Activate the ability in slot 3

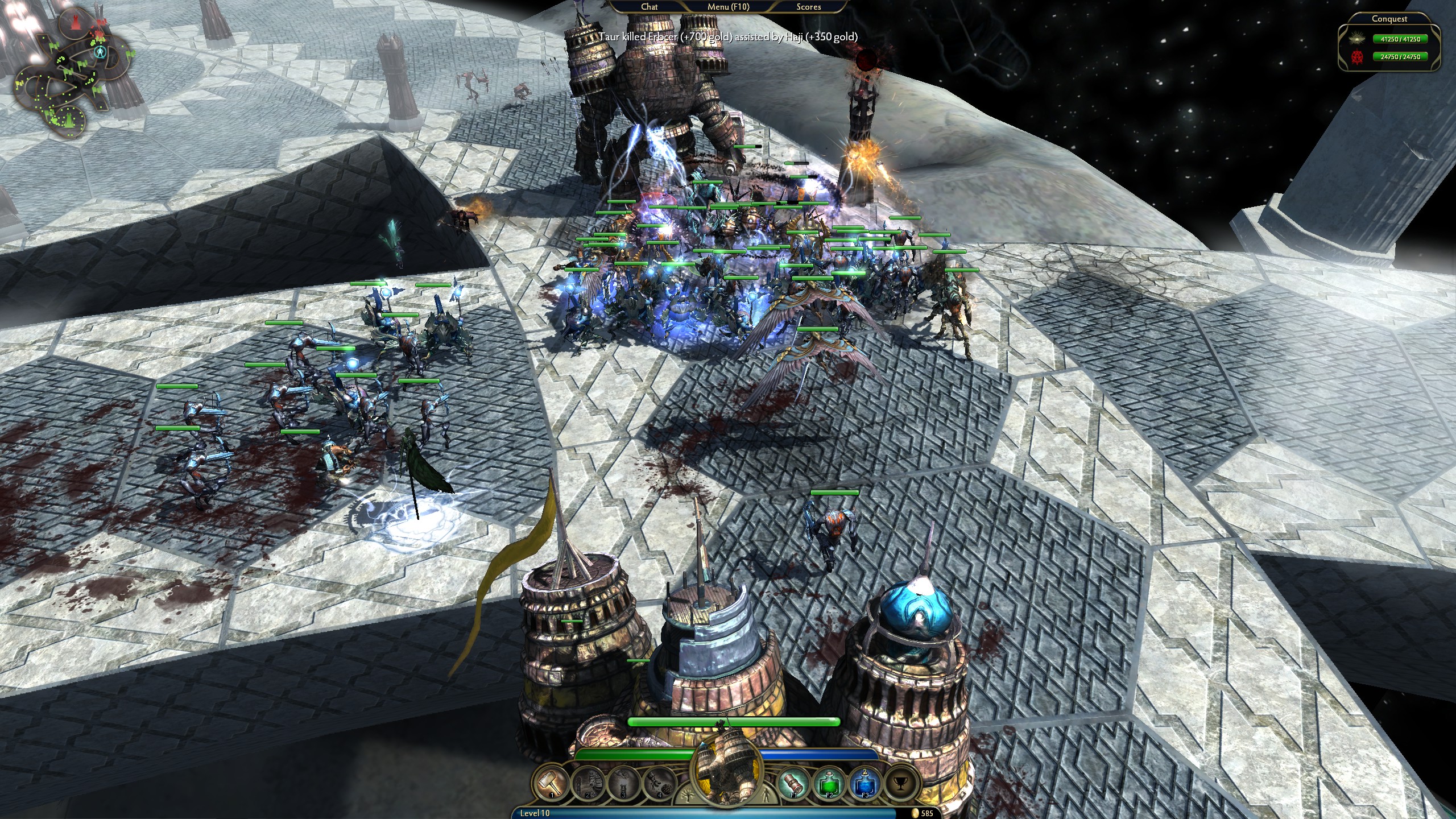(624, 783)
